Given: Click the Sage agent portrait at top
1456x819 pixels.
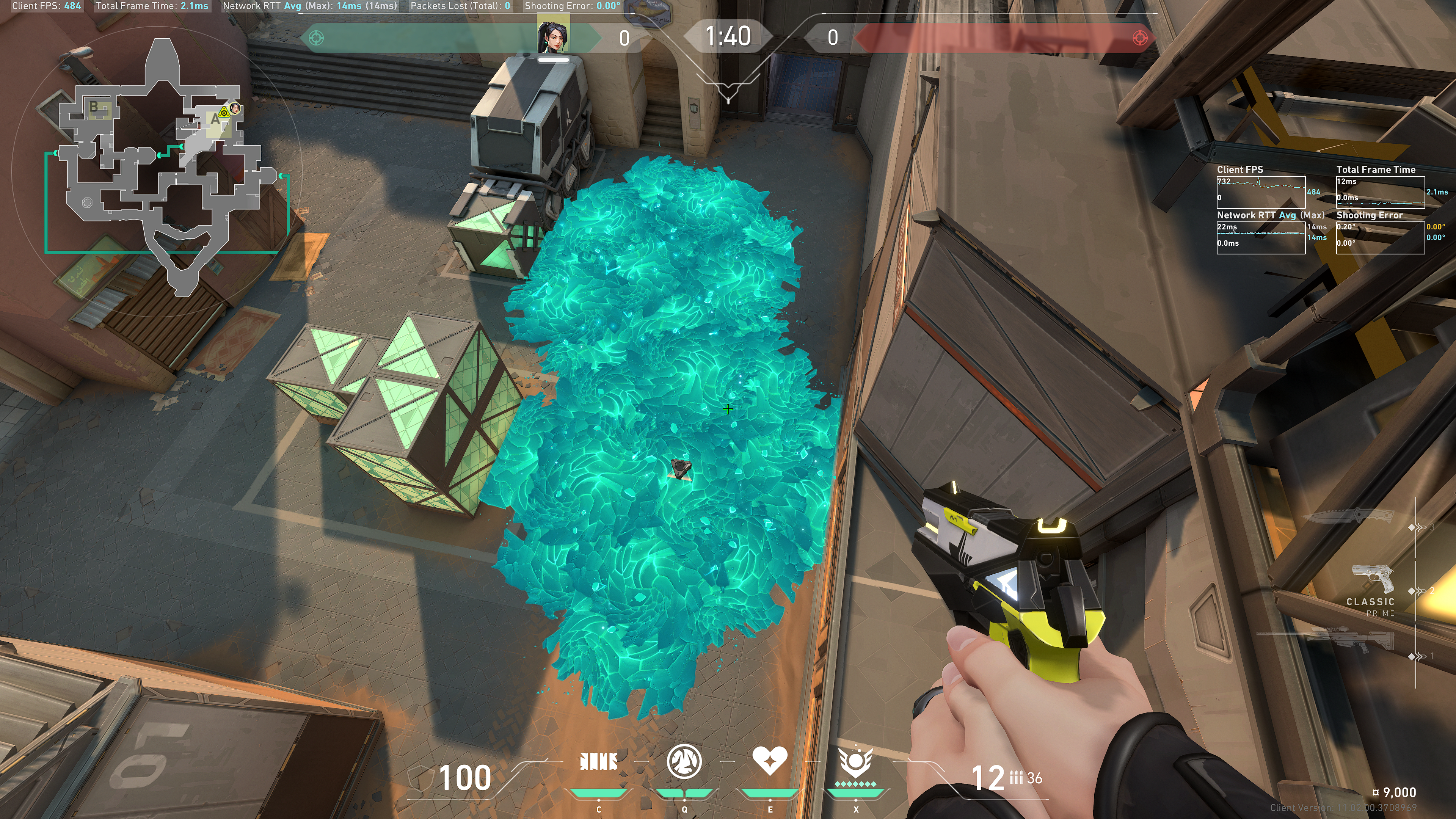Looking at the screenshot, I should 553,37.
